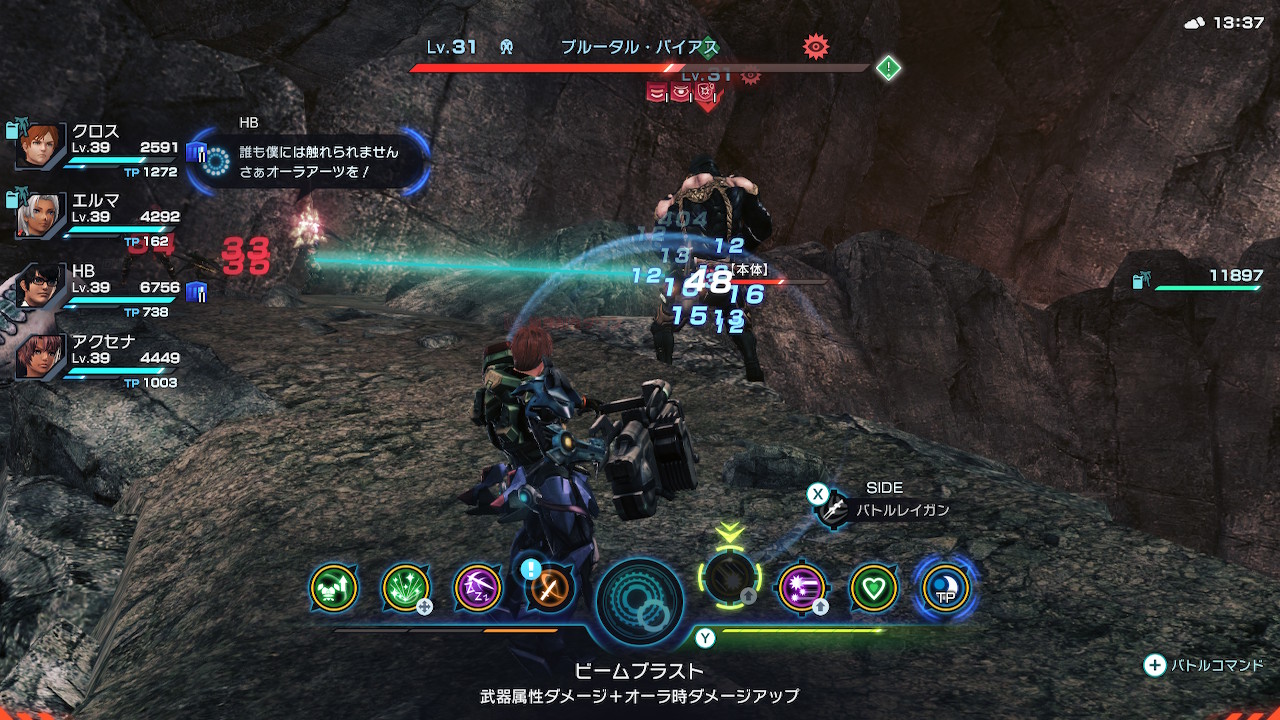Image resolution: width=1280 pixels, height=720 pixels.
Task: Target the Brutal Bias enemy name bar
Action: tap(639, 47)
